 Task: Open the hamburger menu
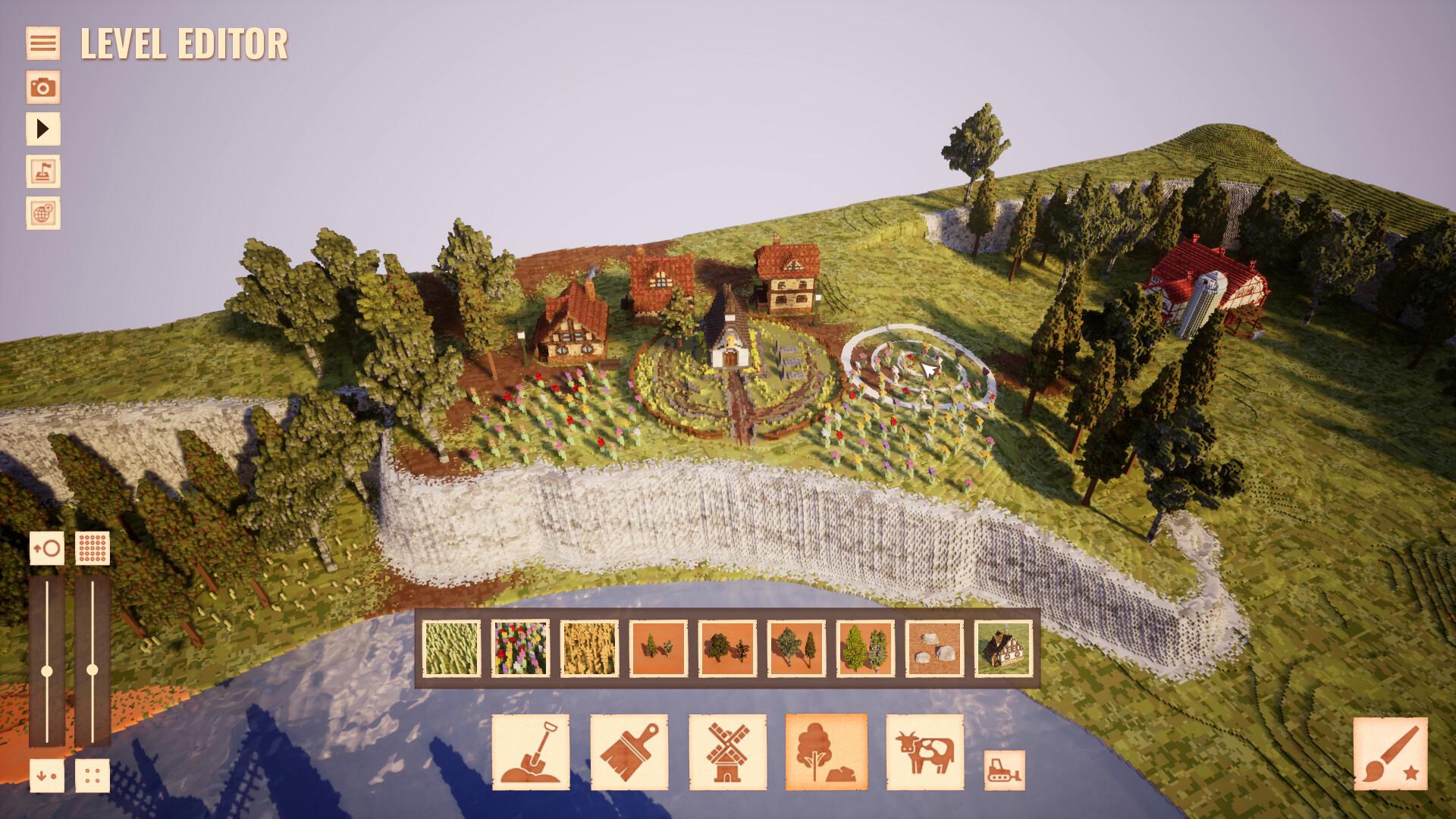[43, 42]
